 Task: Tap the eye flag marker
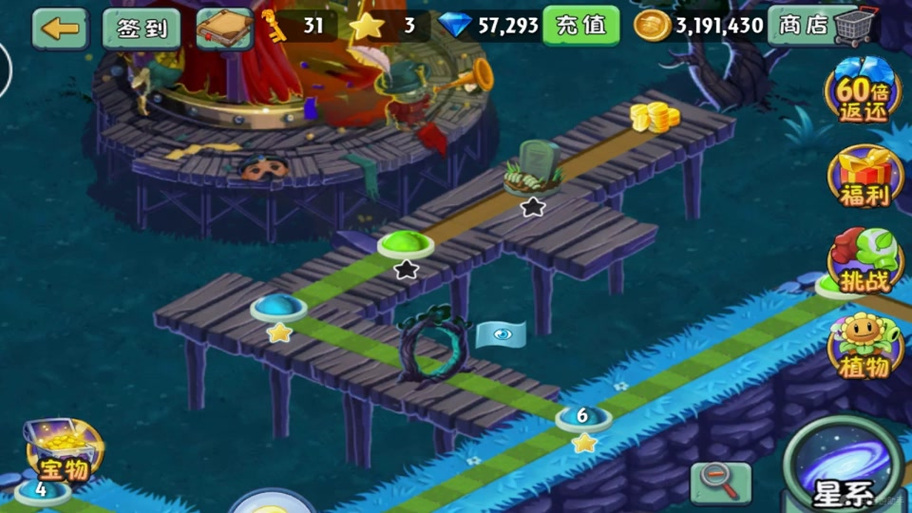[501, 335]
